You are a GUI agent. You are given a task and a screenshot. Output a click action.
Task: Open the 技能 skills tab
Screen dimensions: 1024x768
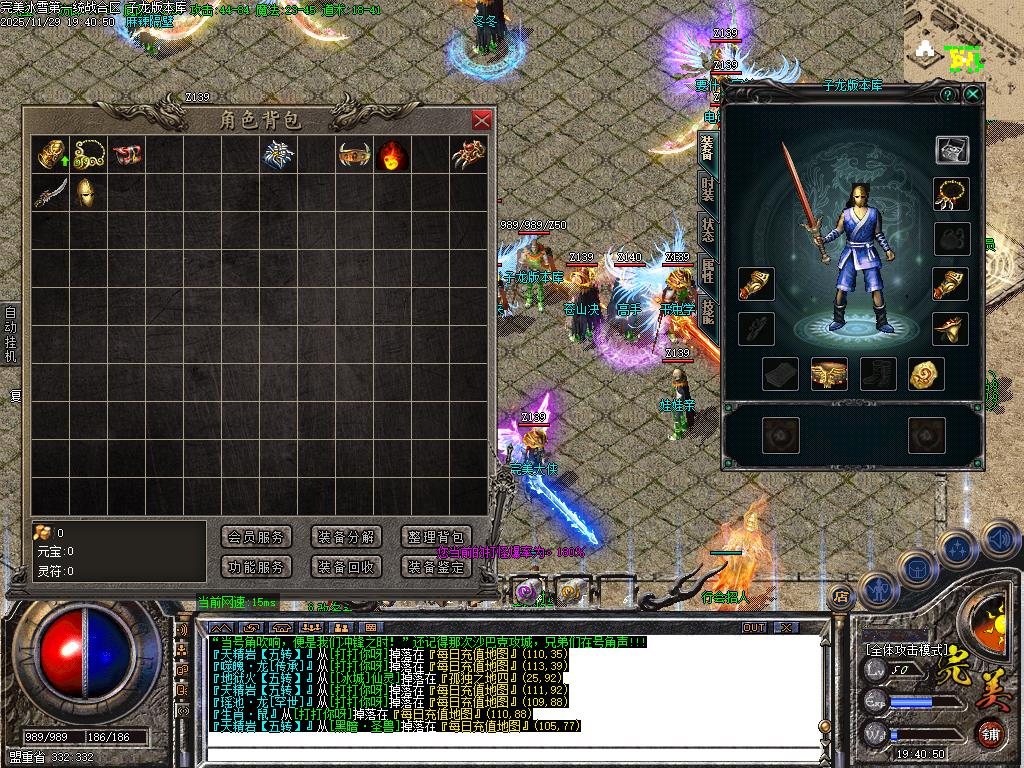pos(708,310)
